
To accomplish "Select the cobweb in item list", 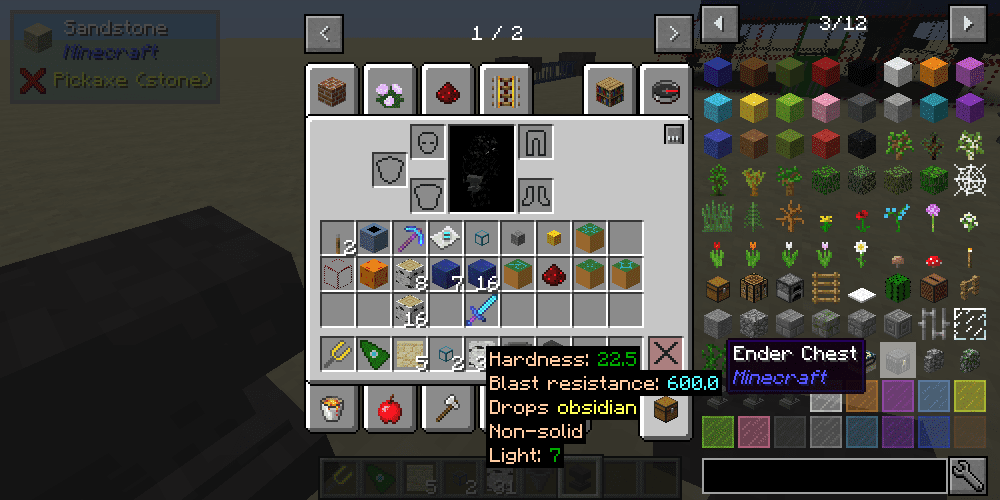I will (x=969, y=180).
